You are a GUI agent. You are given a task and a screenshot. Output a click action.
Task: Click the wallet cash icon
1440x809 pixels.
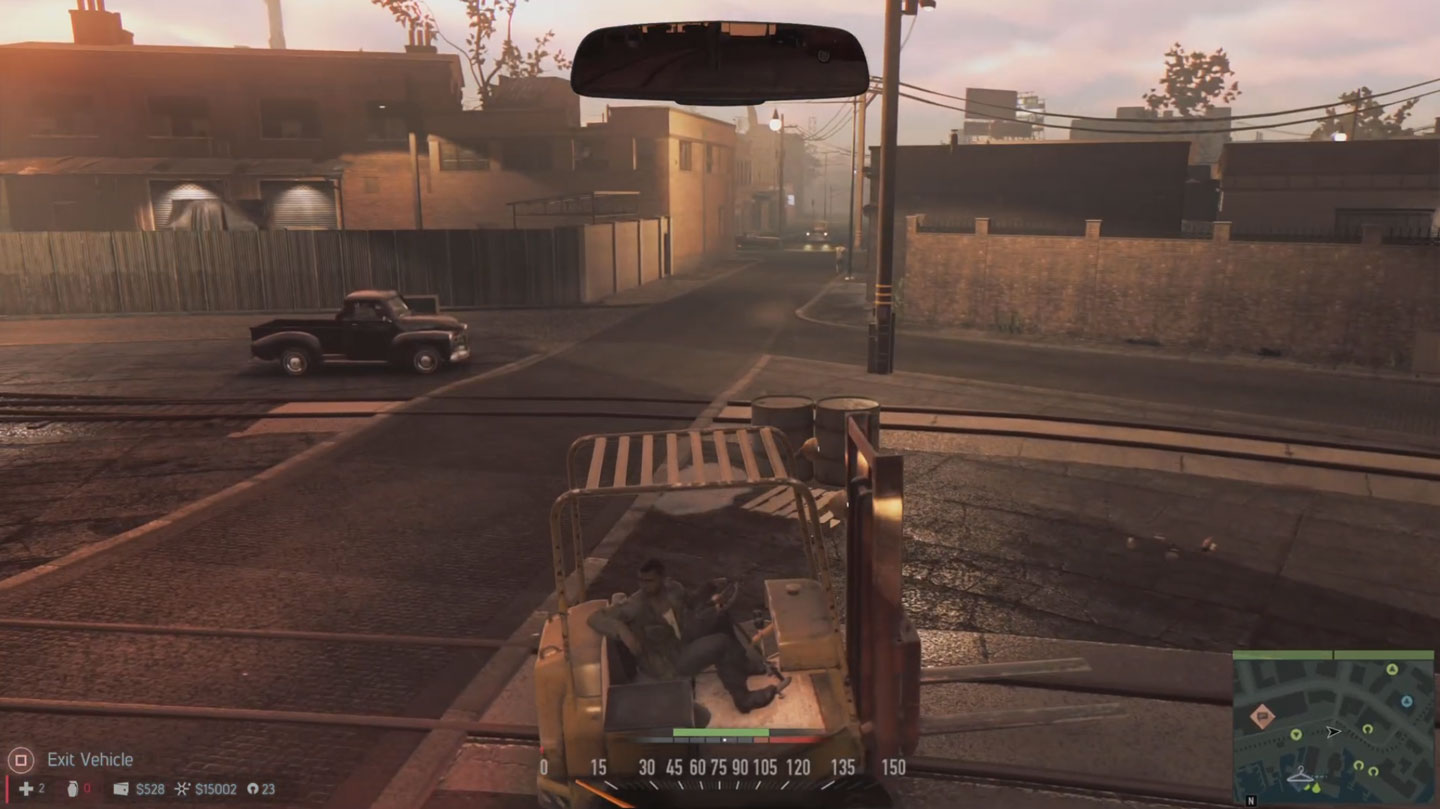[x=121, y=789]
